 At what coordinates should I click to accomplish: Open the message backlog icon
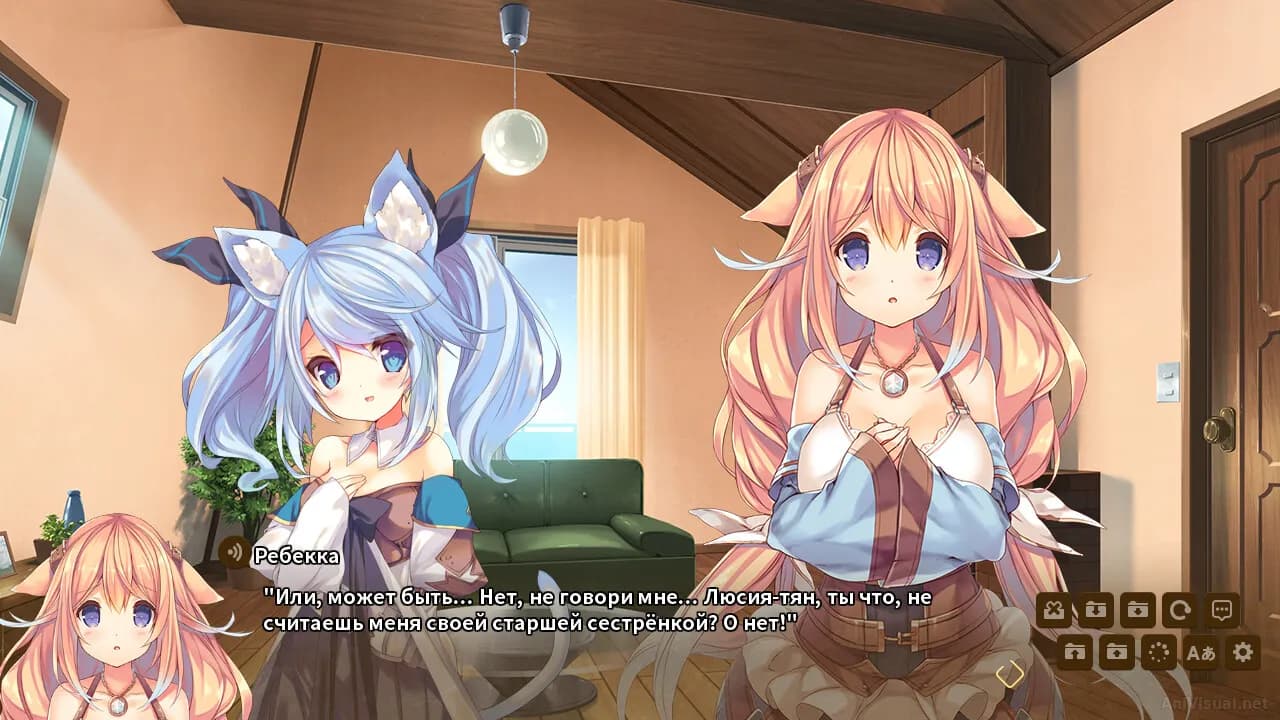point(1222,608)
